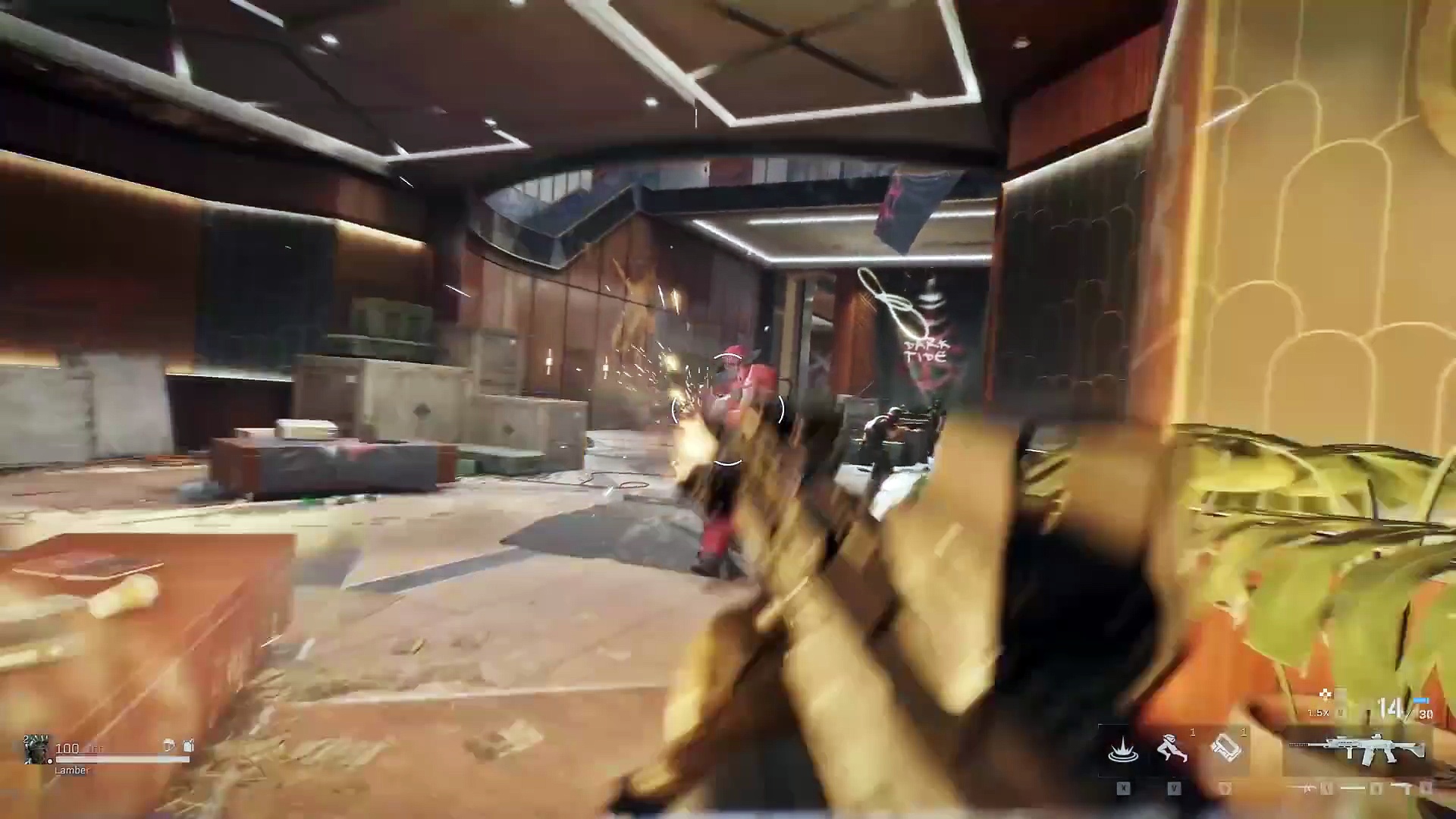Toggle the blue ammo reserve indicator
1456x819 pixels.
[x=1420, y=701]
